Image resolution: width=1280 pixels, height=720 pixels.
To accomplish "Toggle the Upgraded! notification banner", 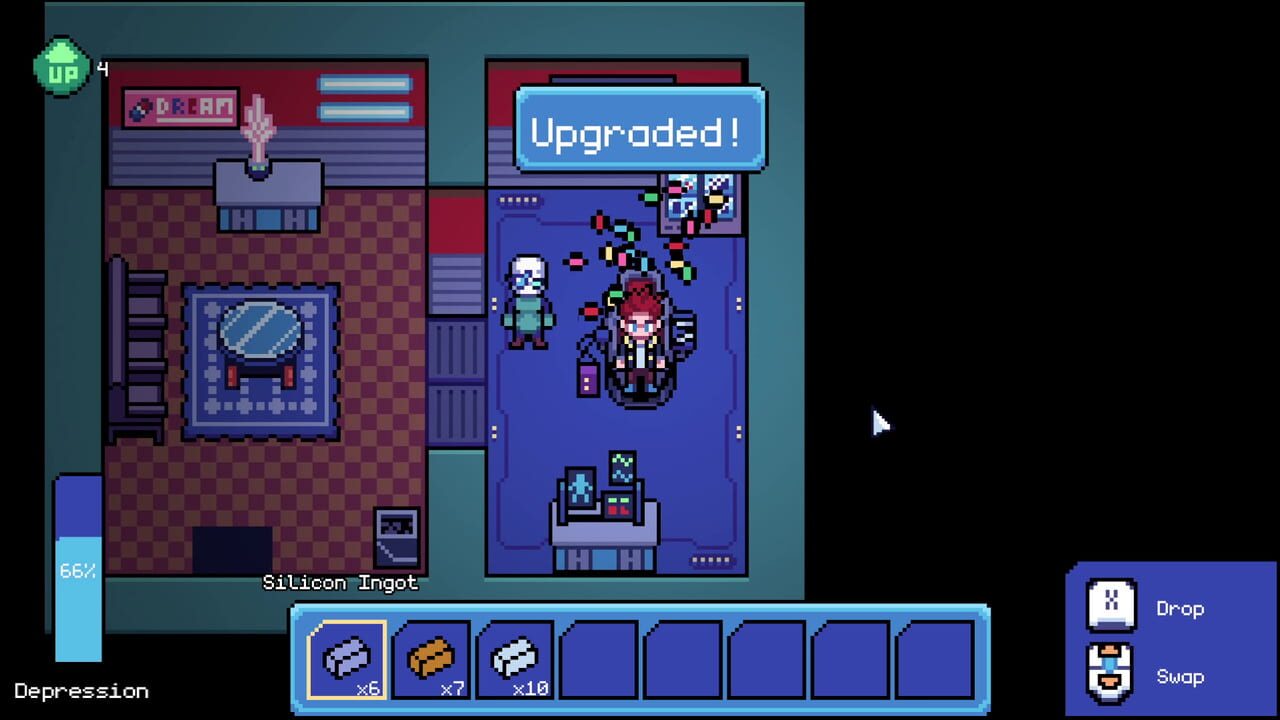I will click(x=638, y=128).
